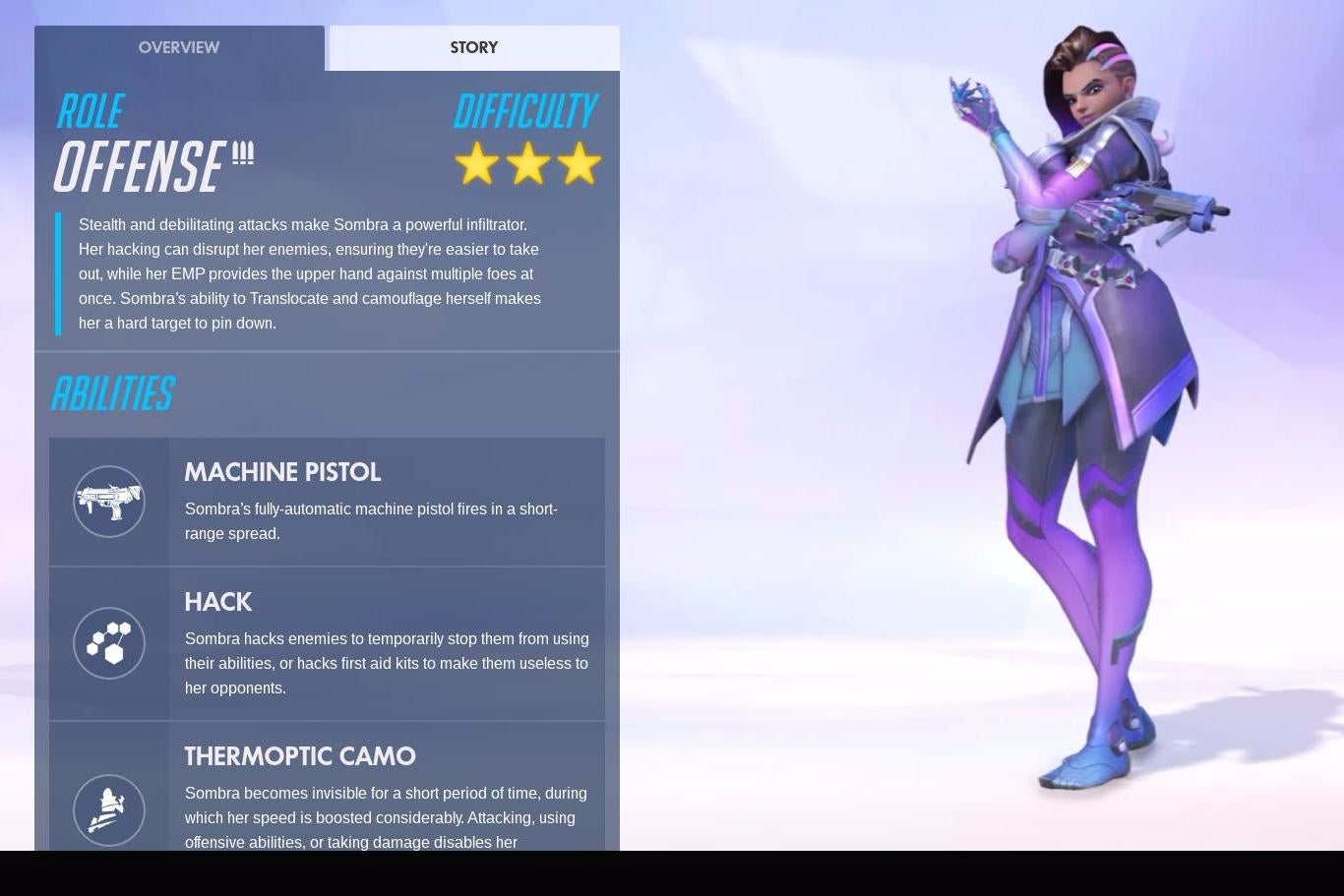Select the middle difficulty star
Viewport: 1344px width, 896px height.
click(529, 164)
